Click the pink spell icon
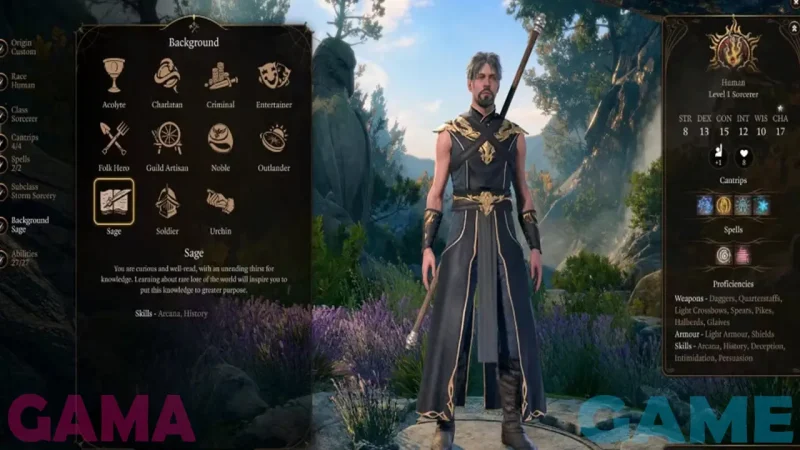Image resolution: width=800 pixels, height=450 pixels. pos(743,254)
